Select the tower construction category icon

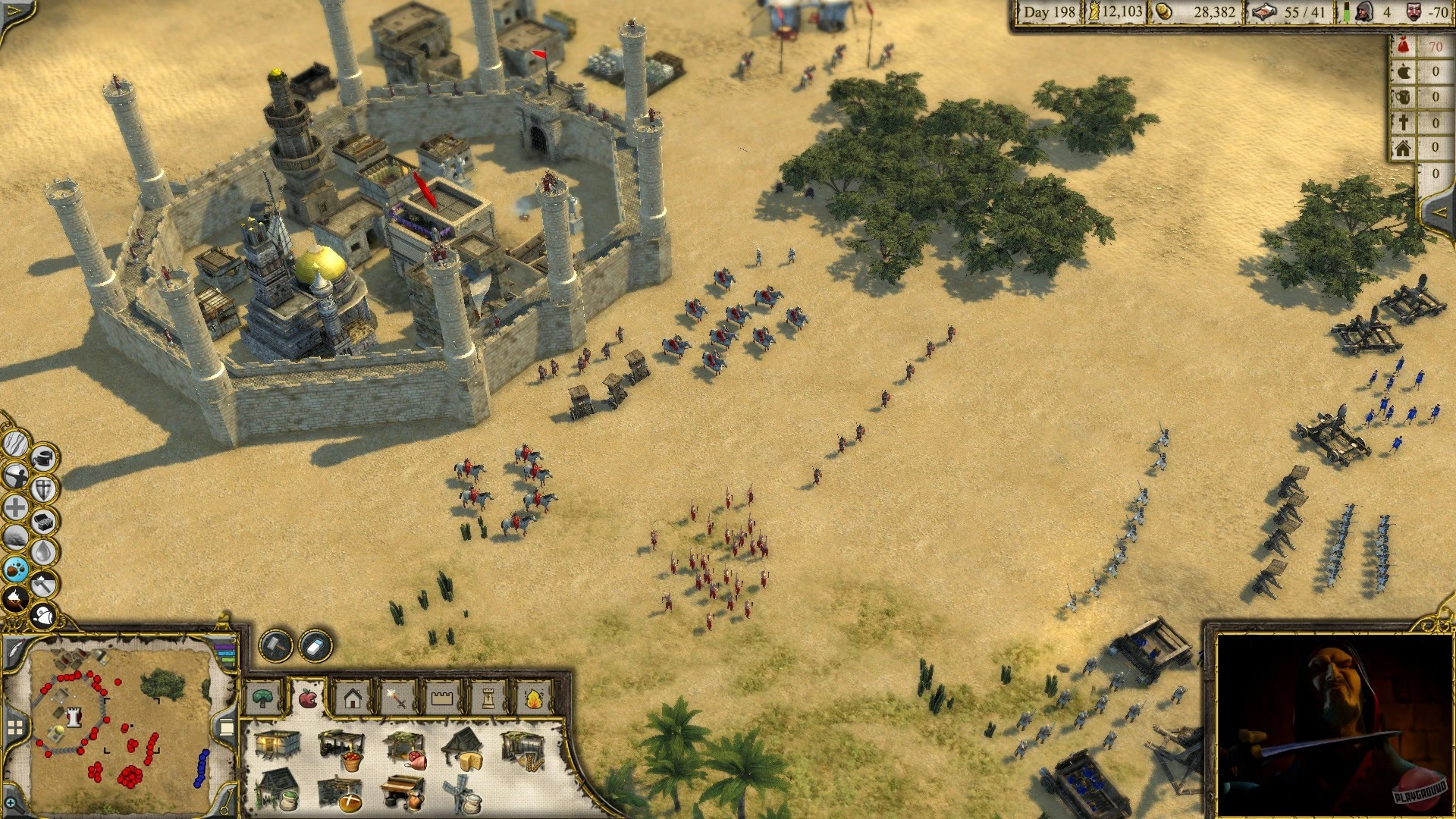[488, 698]
